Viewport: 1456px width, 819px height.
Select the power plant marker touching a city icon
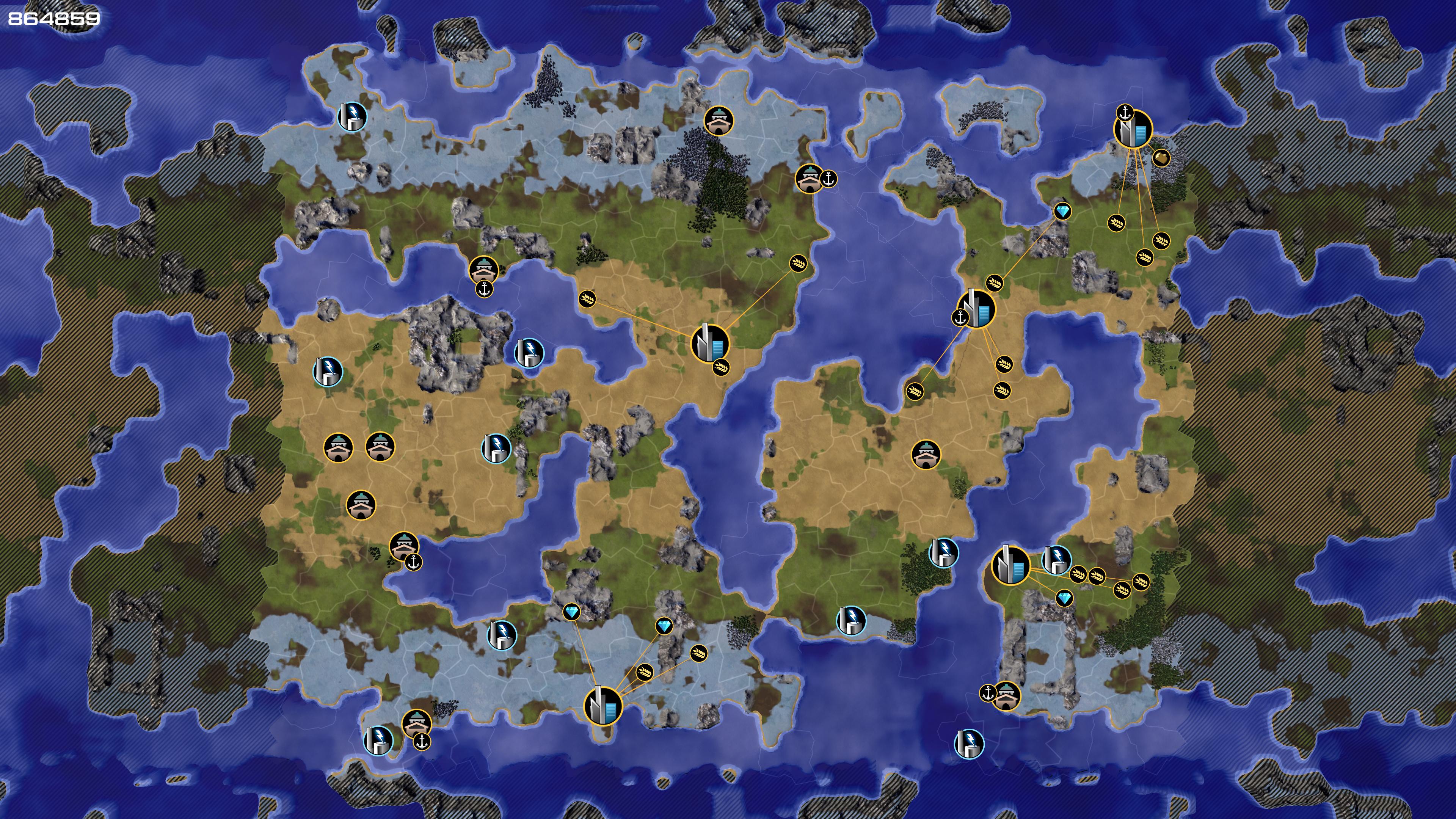(1055, 560)
